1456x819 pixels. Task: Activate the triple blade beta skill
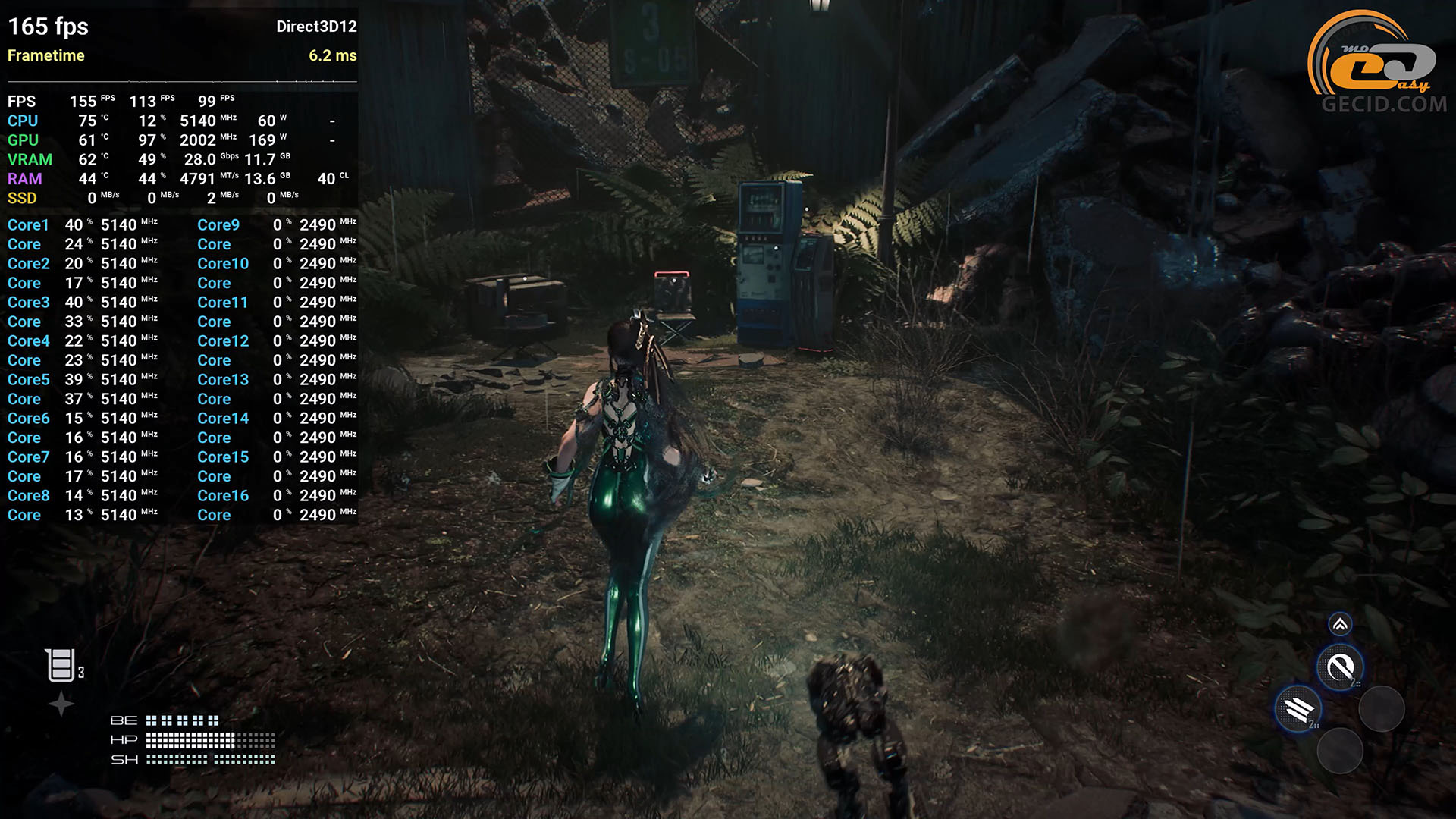click(x=1298, y=709)
